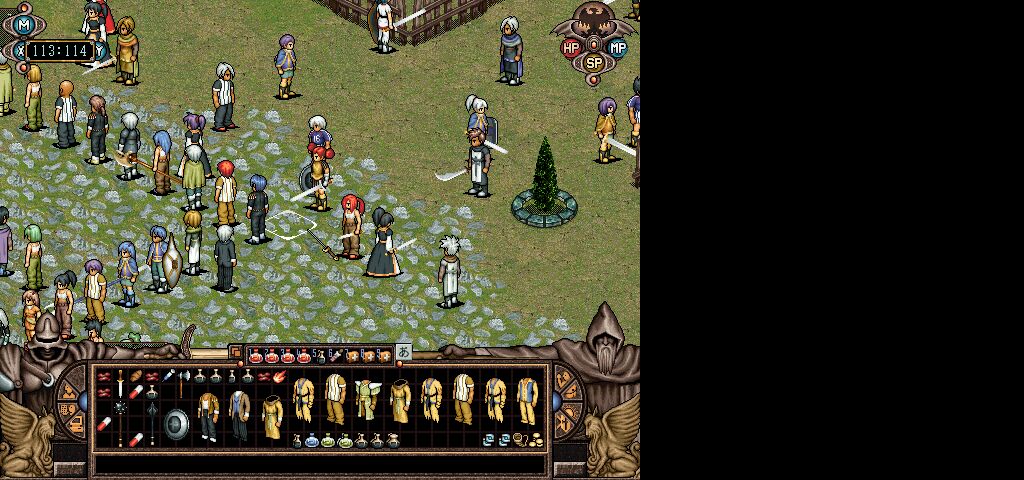The height and width of the screenshot is (480, 1024).
Task: Toggle the yellow SP orb
Action: click(x=594, y=62)
